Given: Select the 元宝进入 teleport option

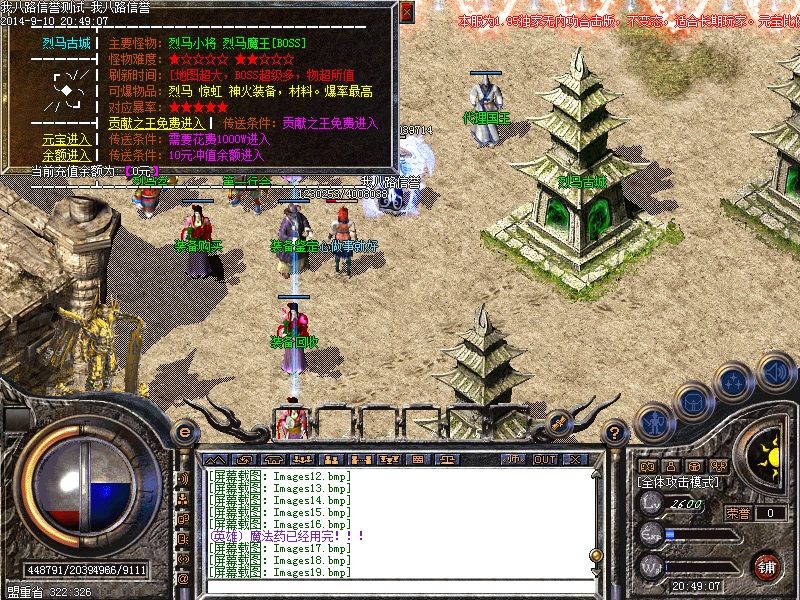Looking at the screenshot, I should coord(66,139).
